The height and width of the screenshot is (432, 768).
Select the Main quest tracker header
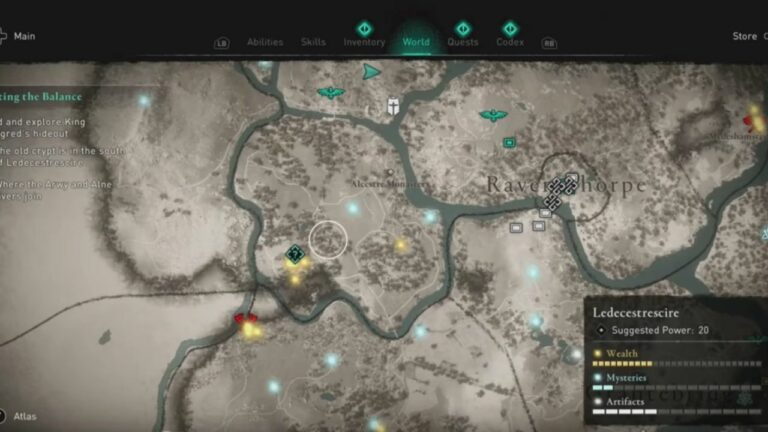coord(25,36)
